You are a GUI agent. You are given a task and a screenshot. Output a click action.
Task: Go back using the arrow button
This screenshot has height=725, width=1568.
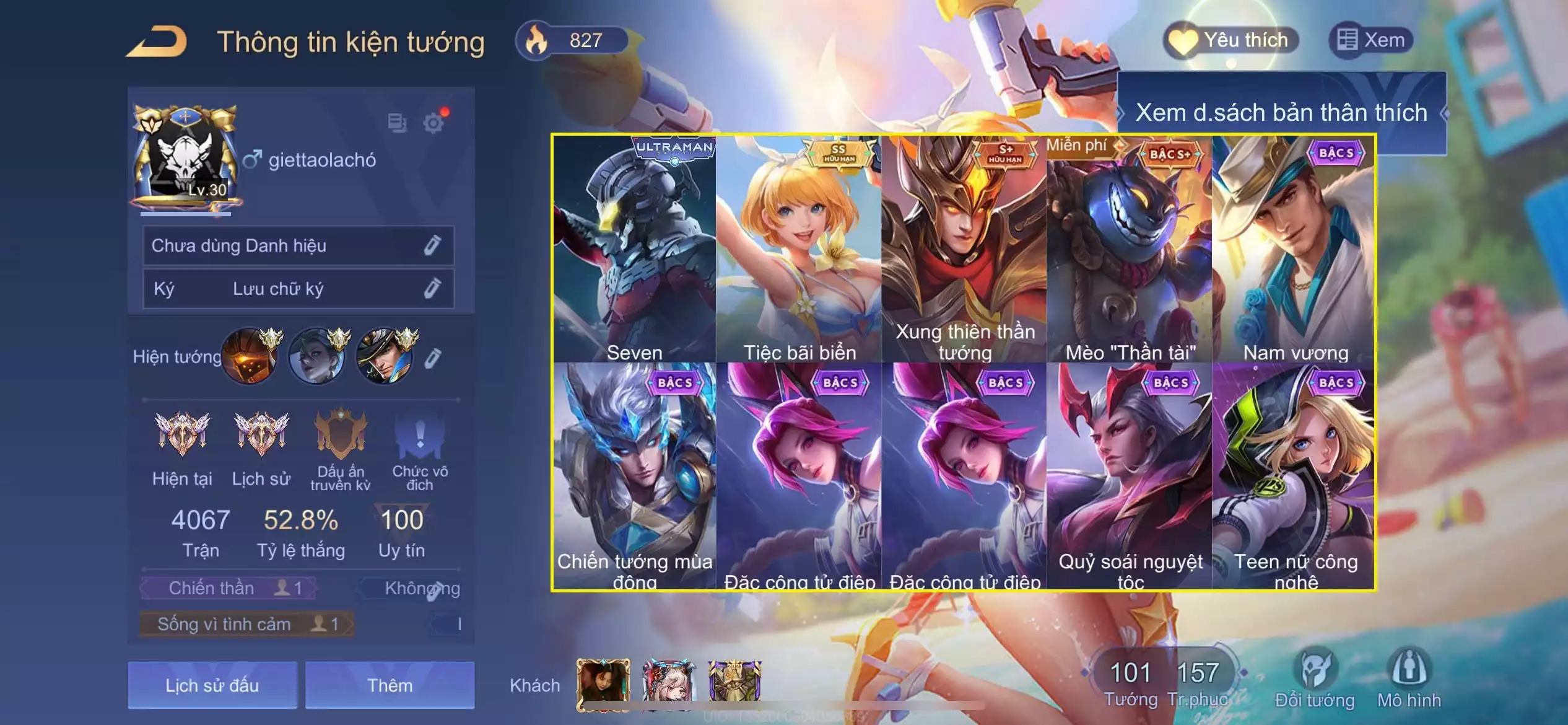click(157, 42)
